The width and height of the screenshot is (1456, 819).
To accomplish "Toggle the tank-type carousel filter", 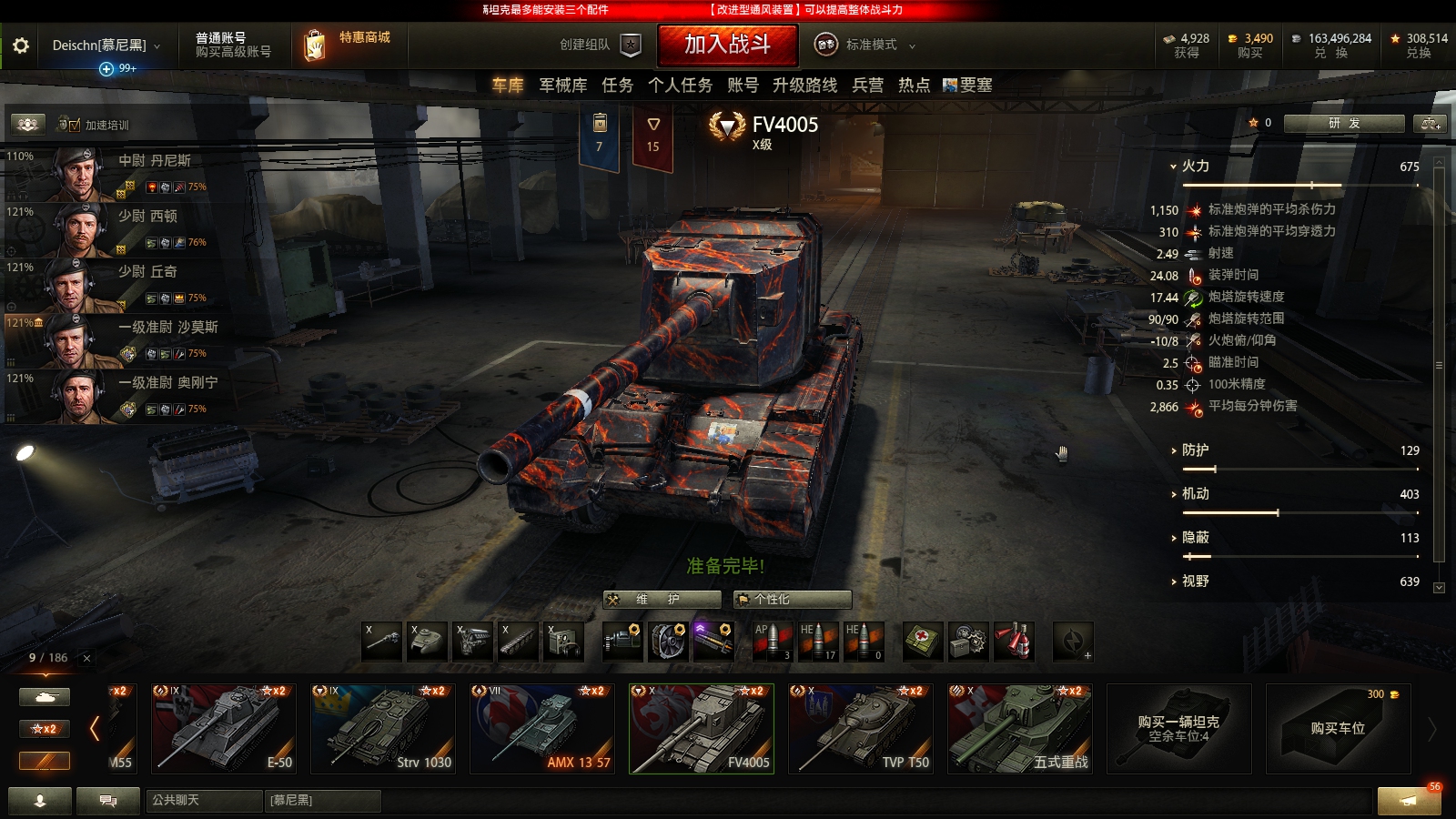I will (x=44, y=695).
